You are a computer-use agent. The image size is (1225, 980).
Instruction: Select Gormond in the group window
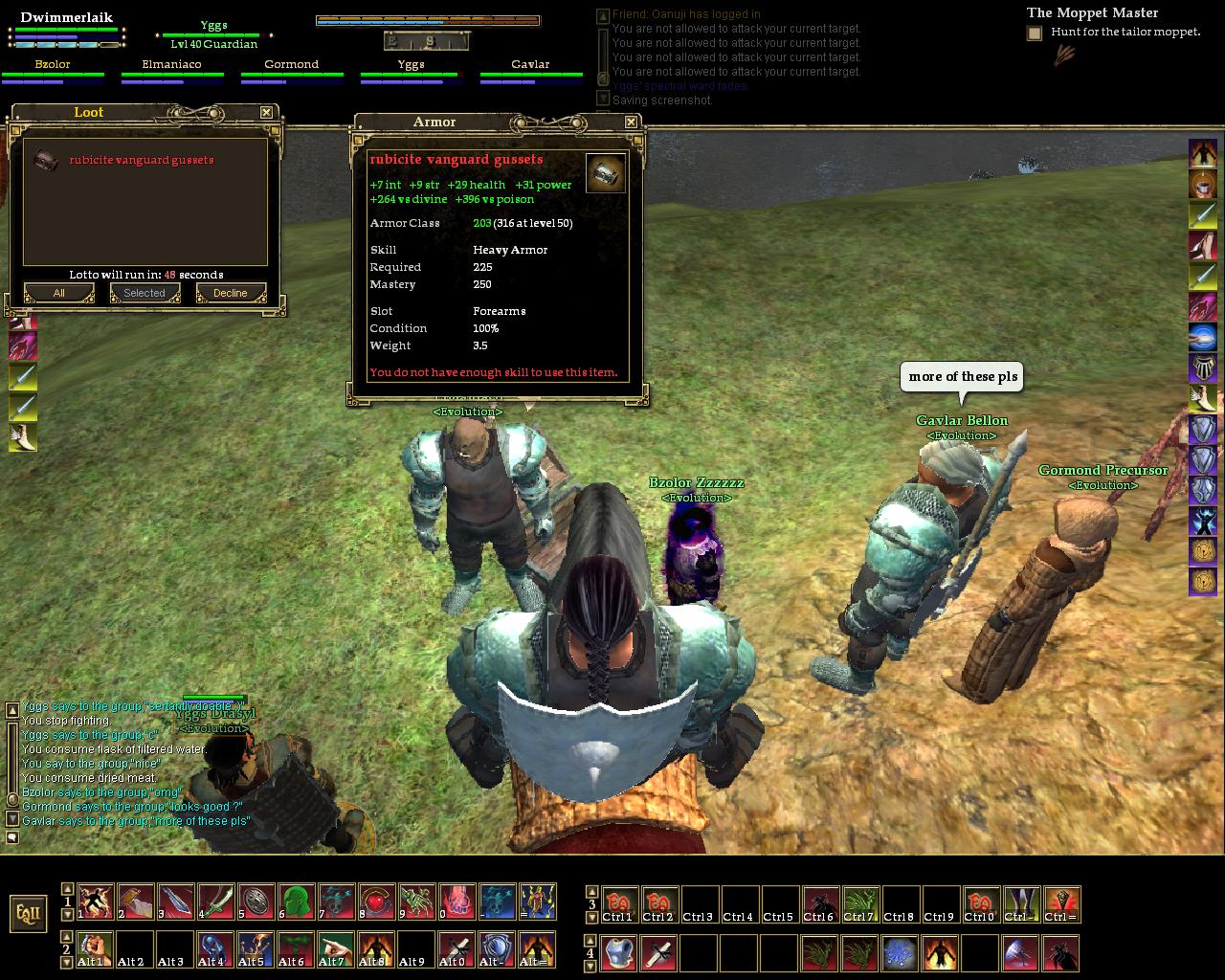click(x=291, y=72)
